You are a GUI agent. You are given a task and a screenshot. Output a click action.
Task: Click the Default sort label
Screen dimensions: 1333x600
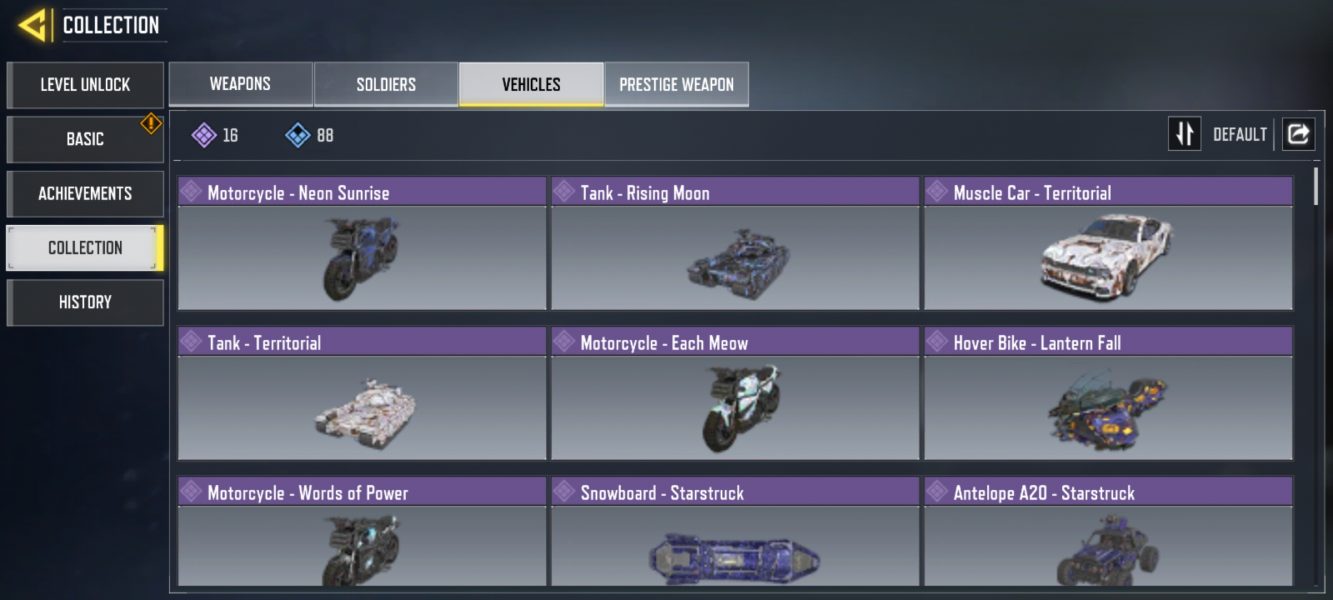[1240, 134]
